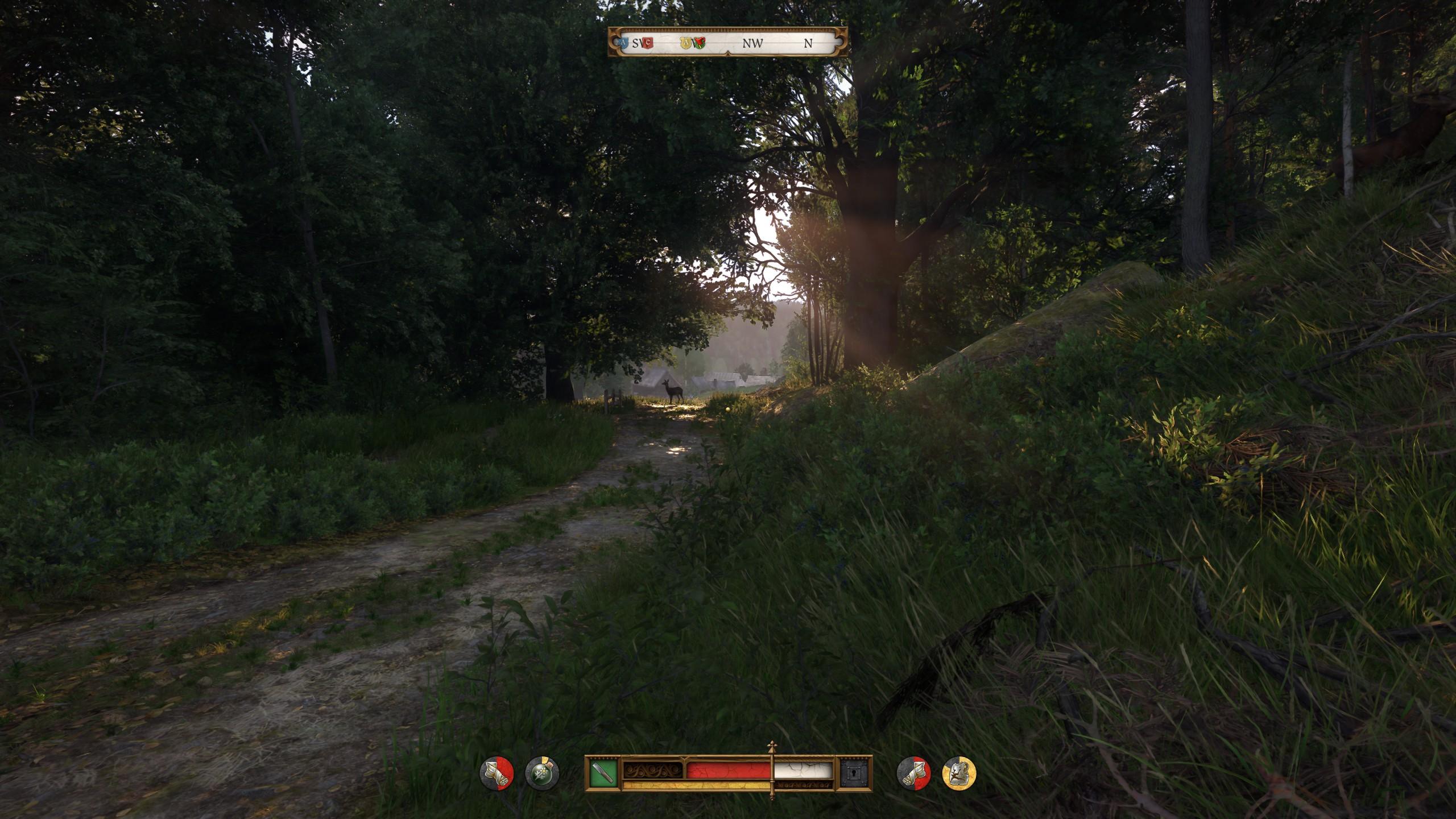The image size is (1456, 819).
Task: Click the NW heading on the compass
Action: click(x=752, y=43)
